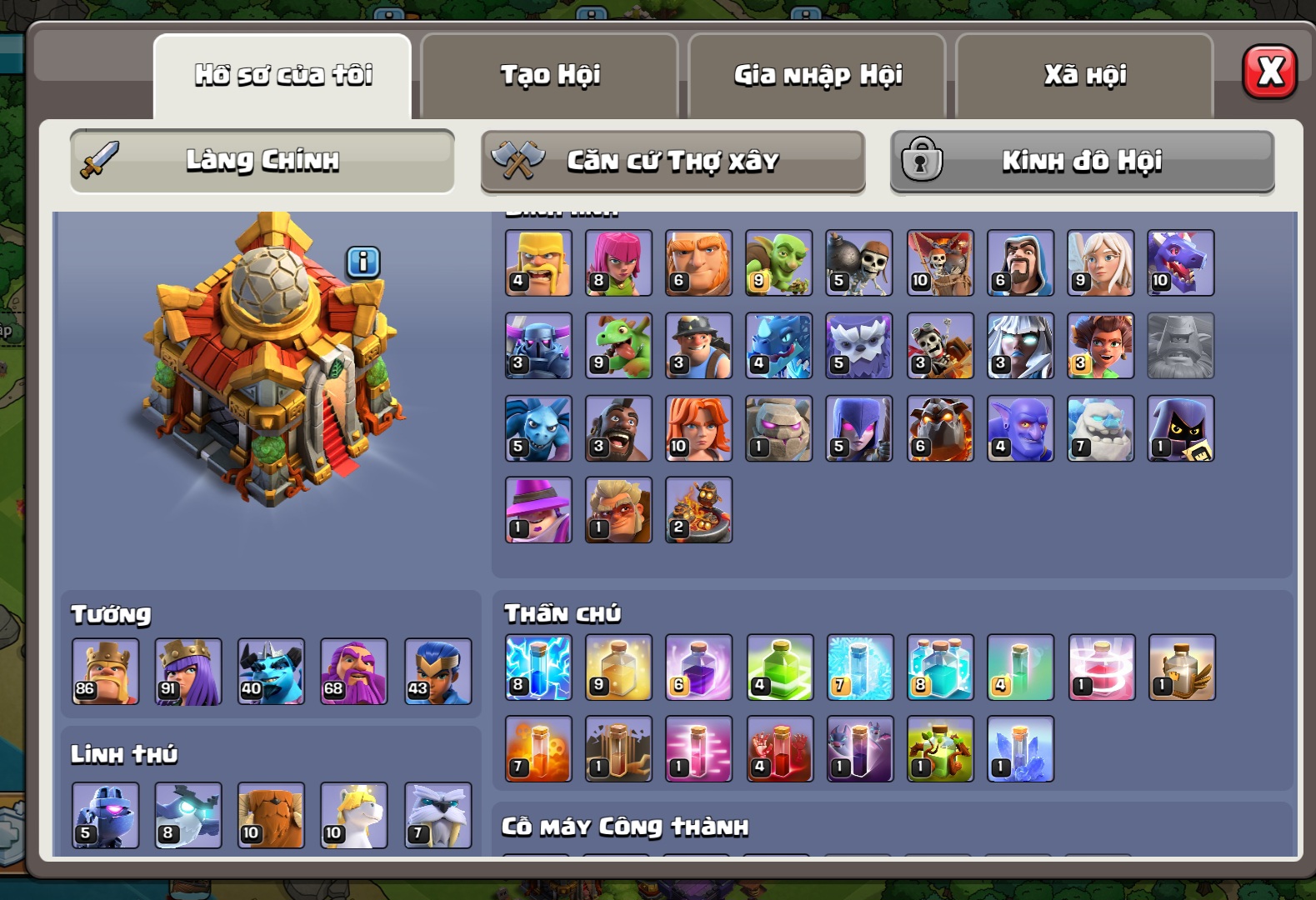Select the Unicorn pet icon
This screenshot has height=900, width=1316.
pos(354,815)
